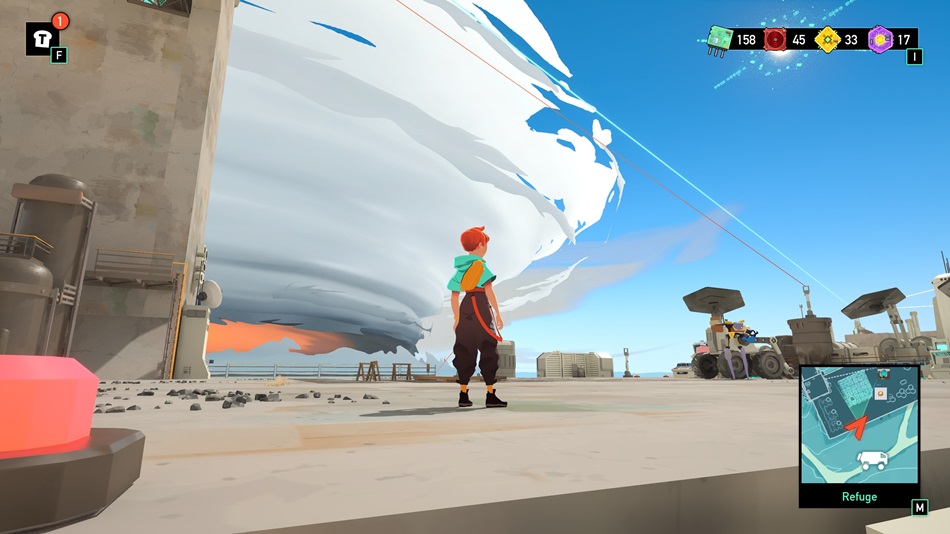Click the white van marker on the minimap

pos(872,460)
